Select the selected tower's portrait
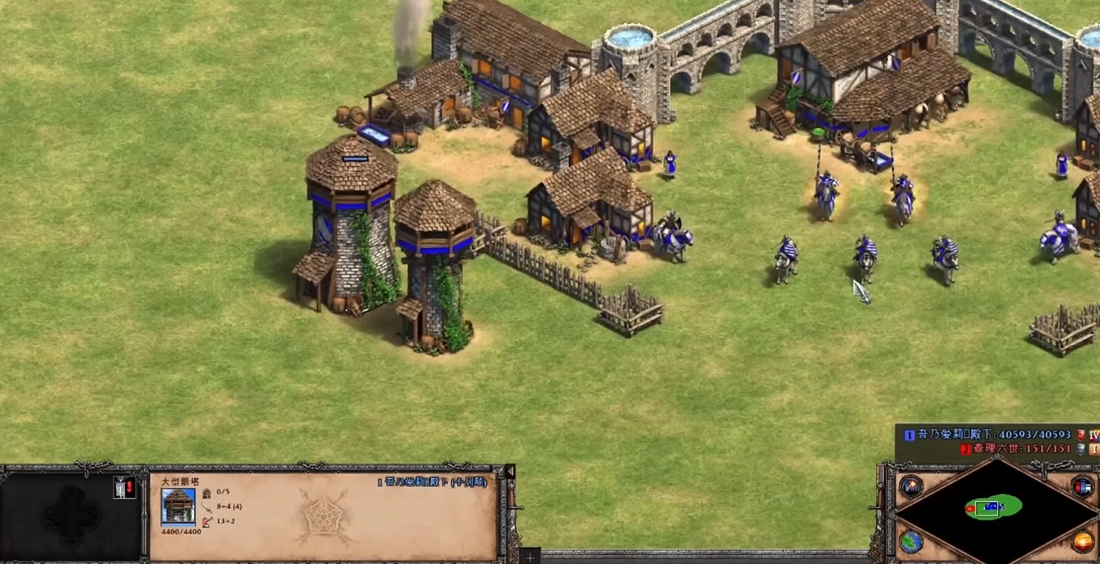The width and height of the screenshot is (1100, 564). point(178,505)
